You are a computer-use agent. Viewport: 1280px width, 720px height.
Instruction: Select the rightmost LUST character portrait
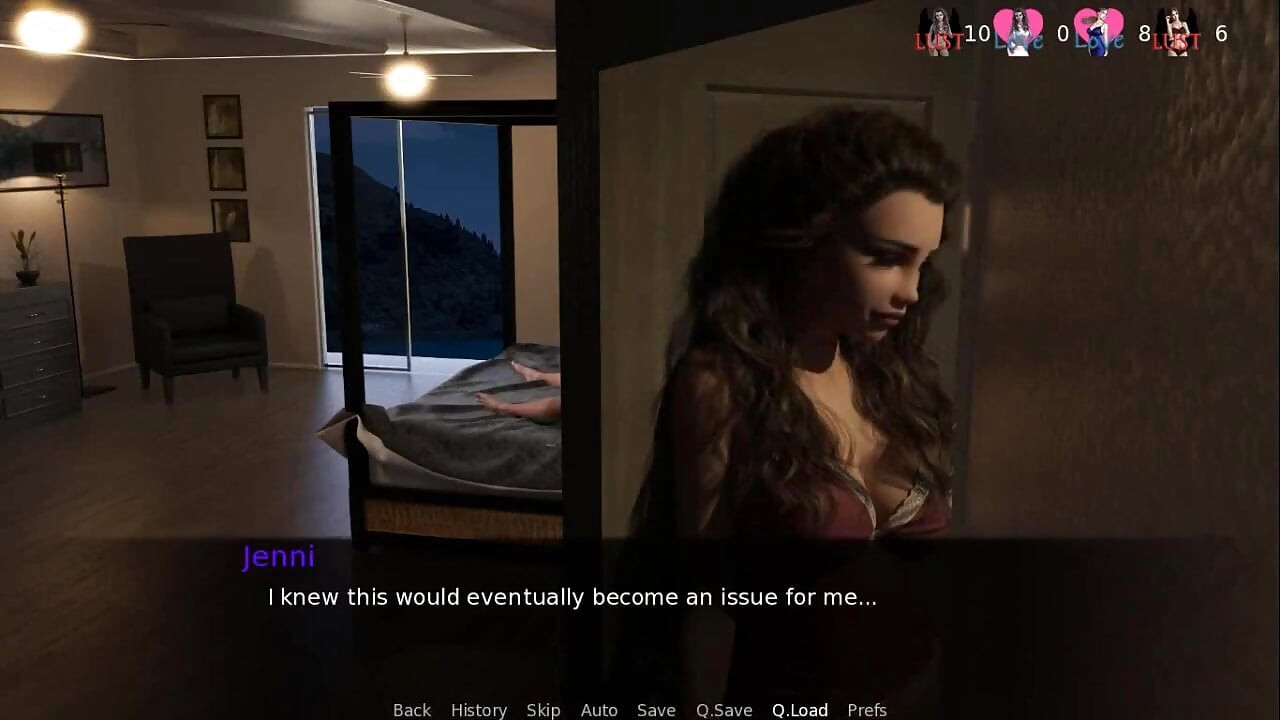(x=1175, y=25)
